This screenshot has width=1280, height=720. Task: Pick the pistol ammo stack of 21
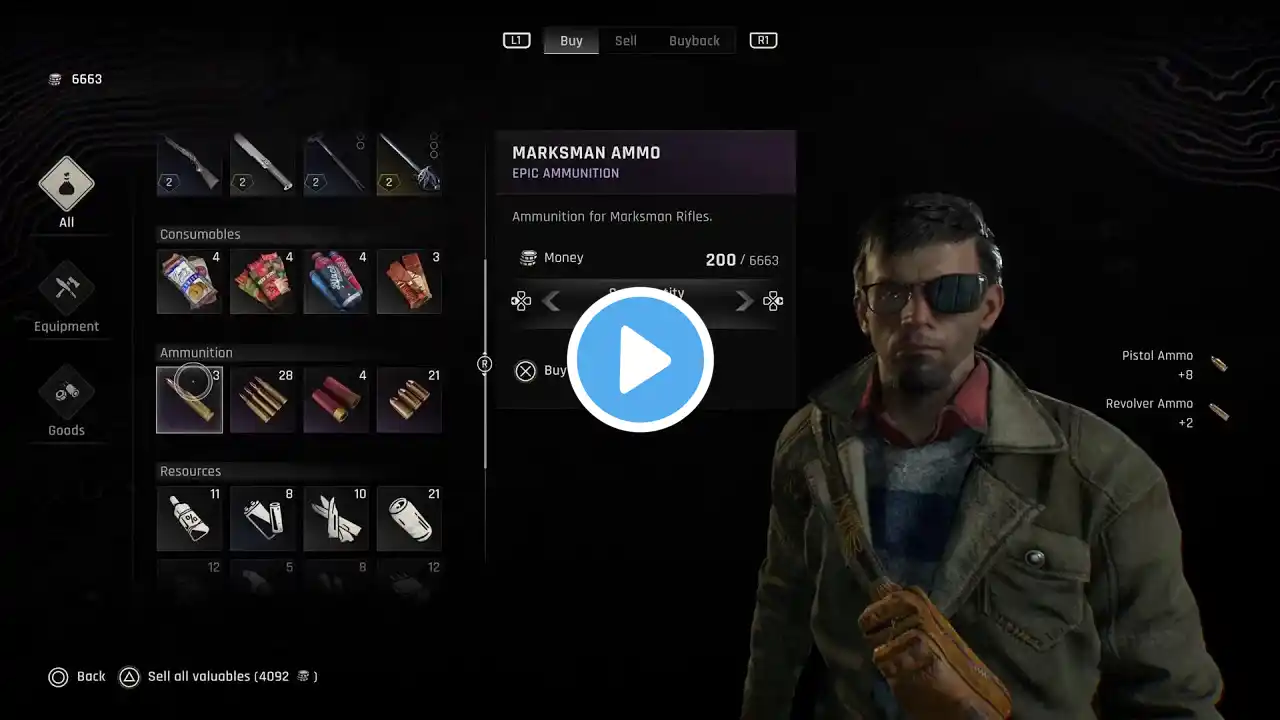(x=409, y=400)
